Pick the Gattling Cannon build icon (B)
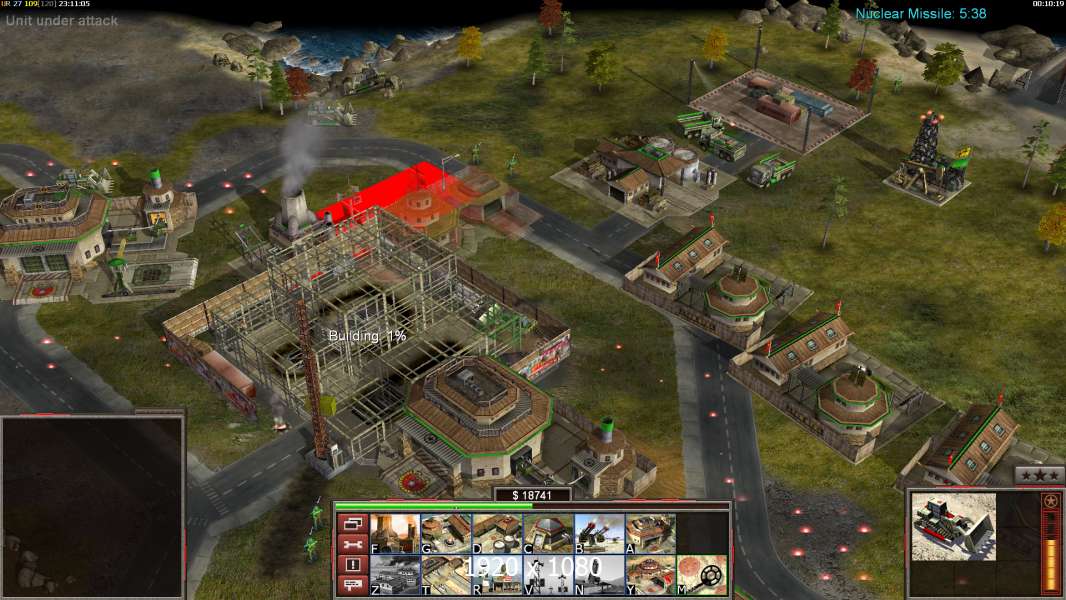 tap(599, 534)
